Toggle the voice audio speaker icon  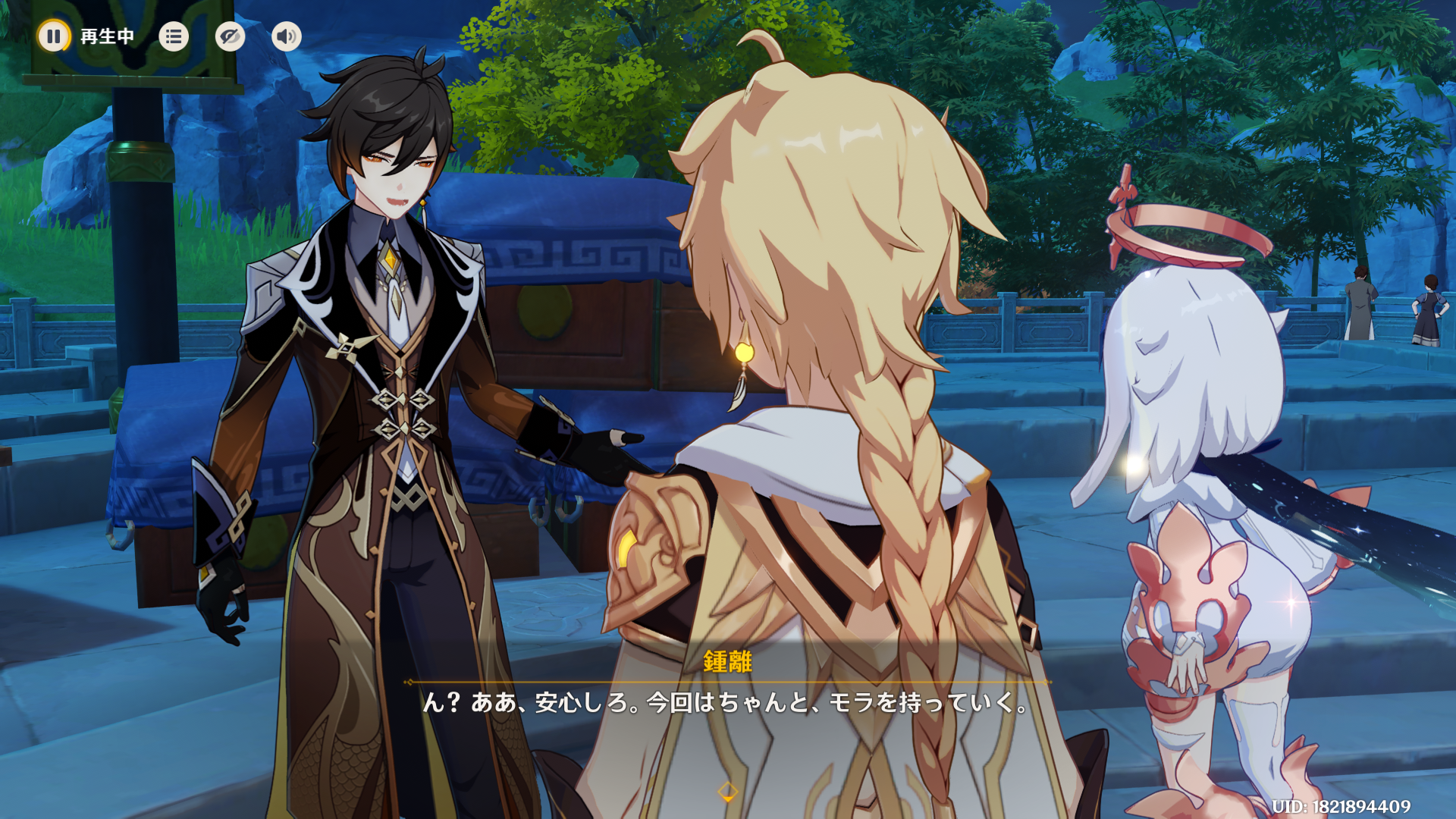click(x=286, y=36)
